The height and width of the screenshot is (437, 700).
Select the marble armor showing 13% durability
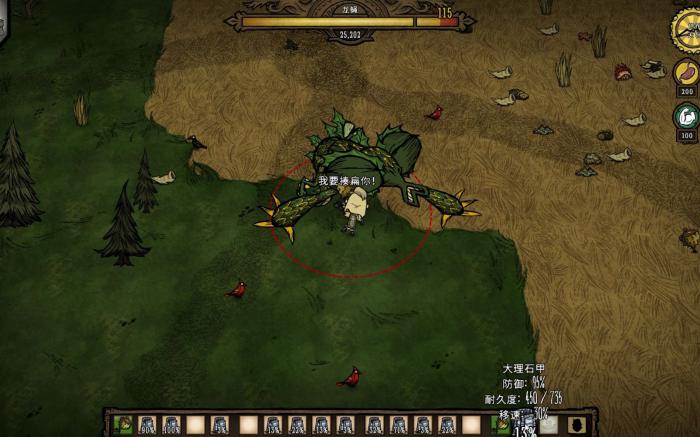pyautogui.click(x=526, y=424)
